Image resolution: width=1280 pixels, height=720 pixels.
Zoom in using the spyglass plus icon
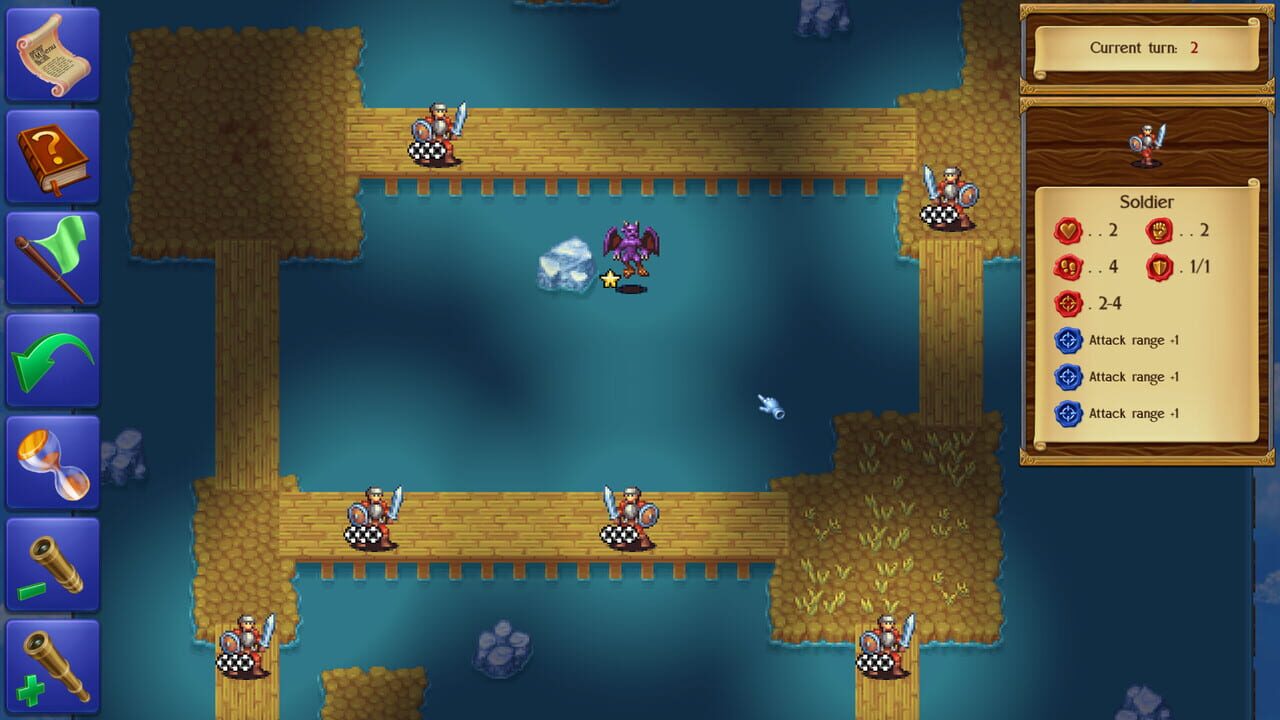[52, 666]
